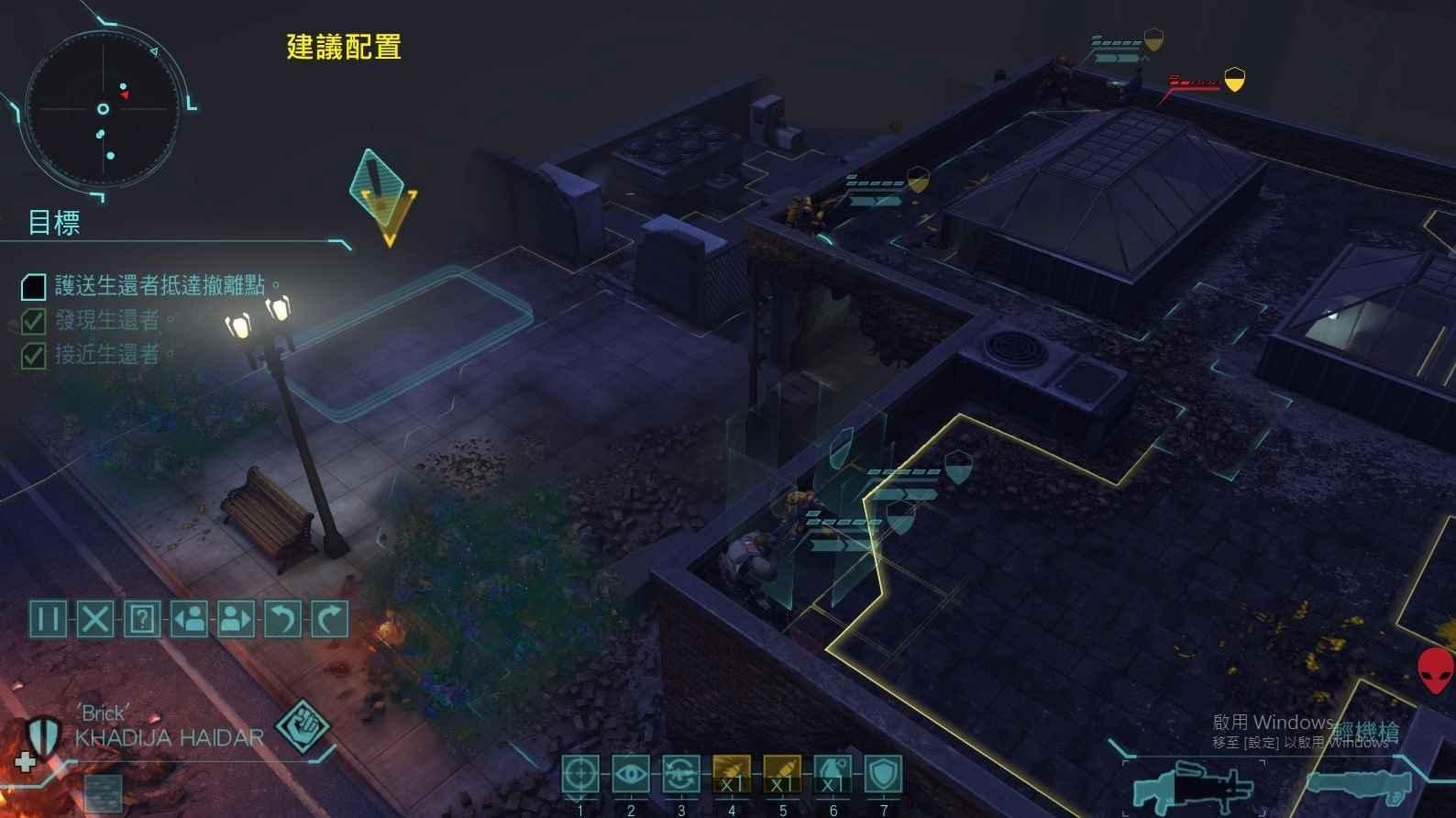Screen dimensions: 1456x818
Task: Fire the rocket launcher ability marked x1
Action: 731,775
